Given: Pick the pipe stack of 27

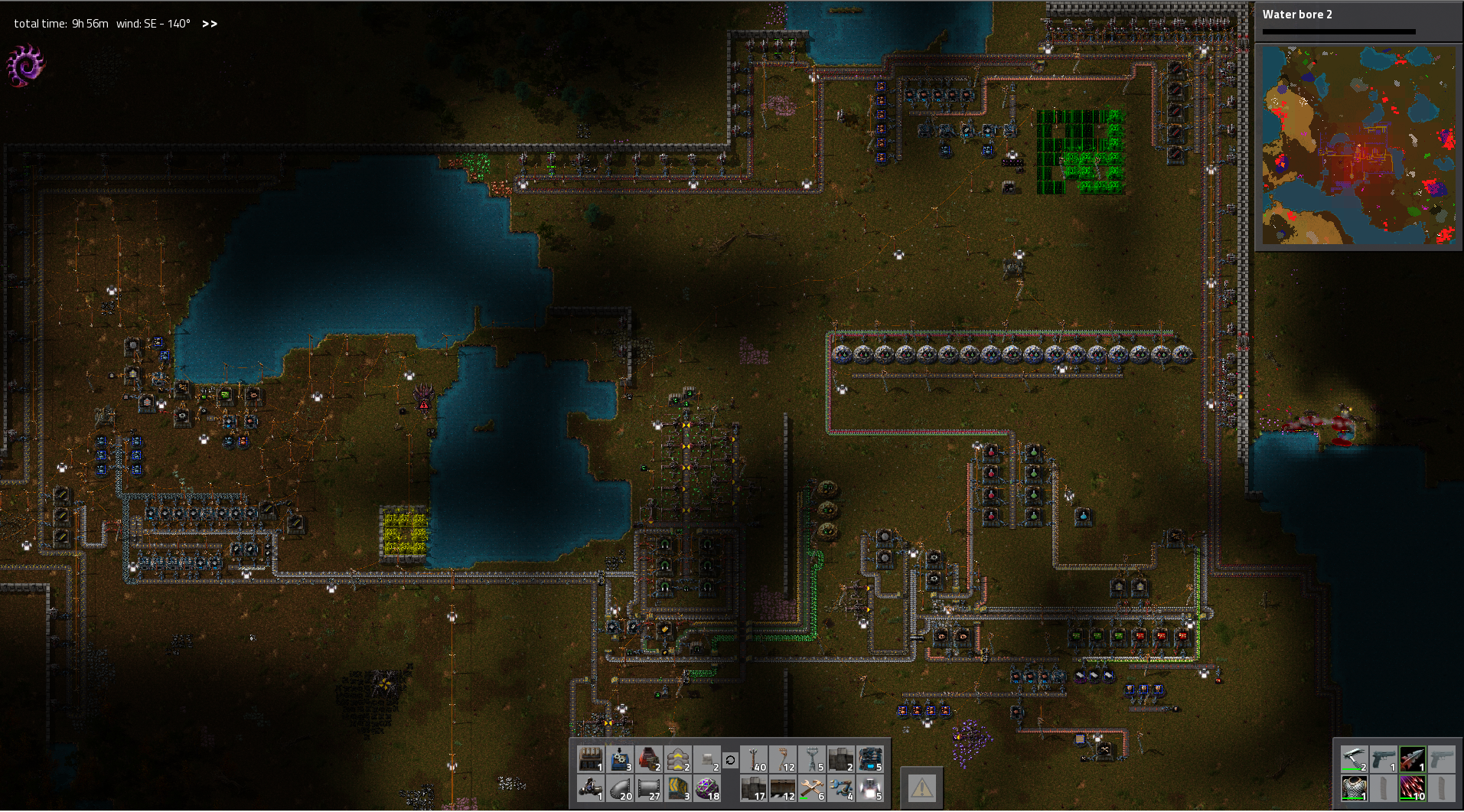Looking at the screenshot, I should tap(649, 788).
